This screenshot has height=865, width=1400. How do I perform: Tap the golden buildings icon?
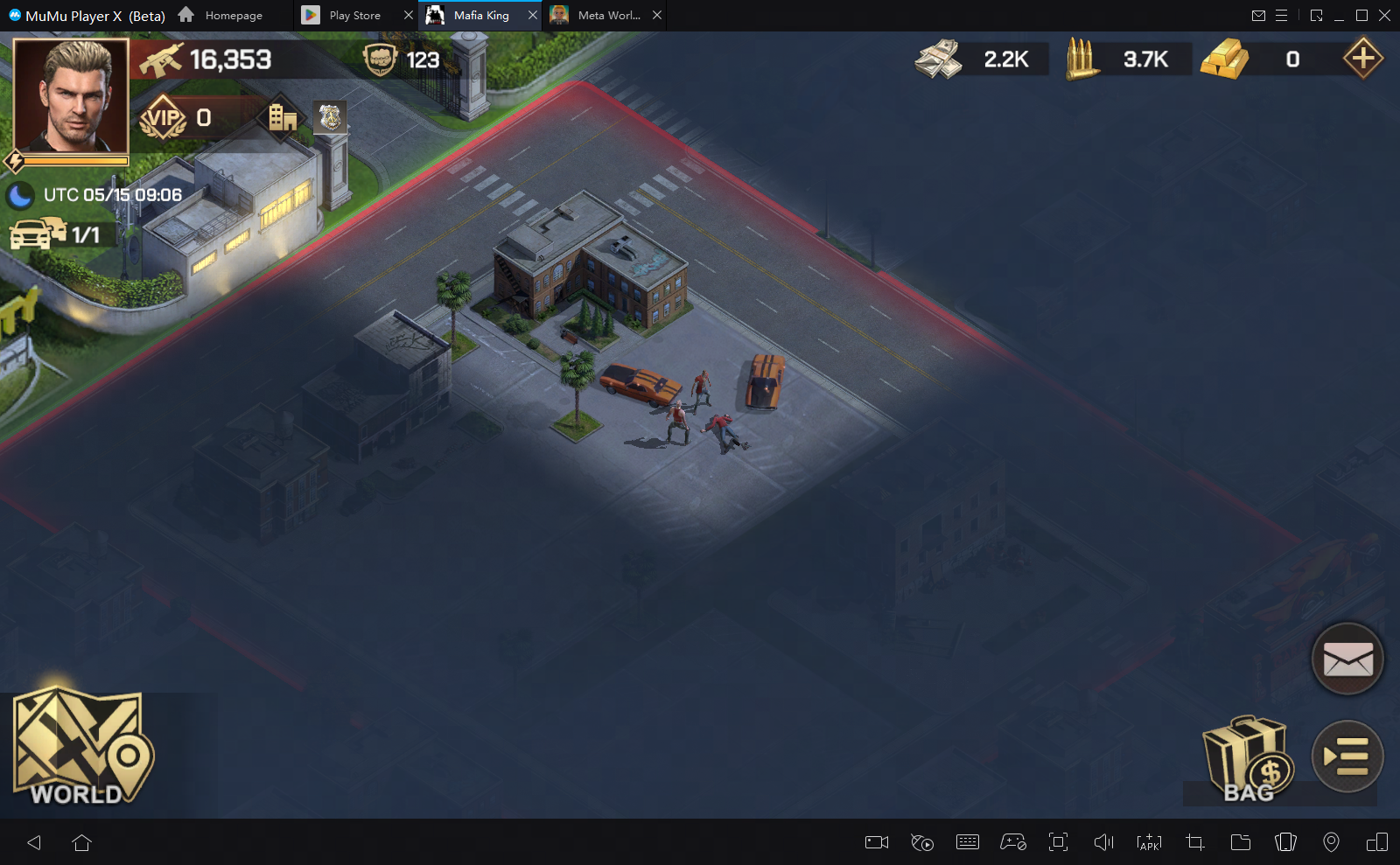[282, 117]
